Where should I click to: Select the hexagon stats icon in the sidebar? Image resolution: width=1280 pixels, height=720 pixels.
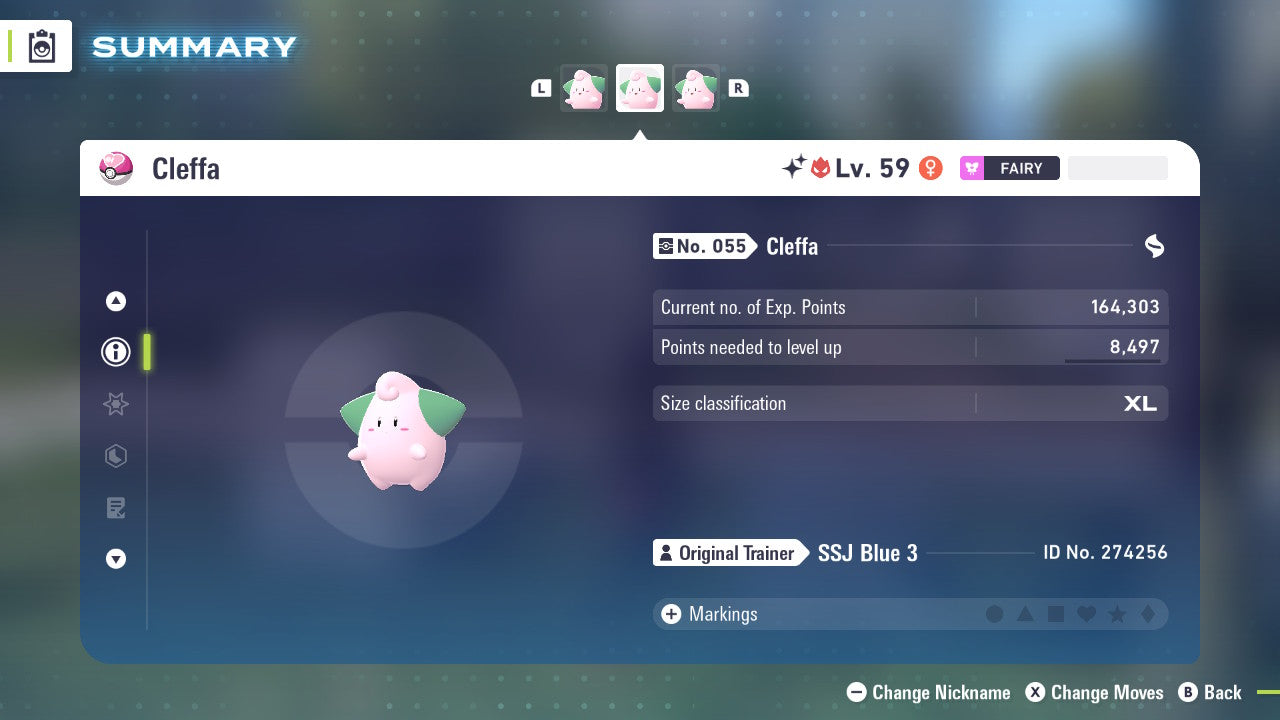click(x=115, y=456)
